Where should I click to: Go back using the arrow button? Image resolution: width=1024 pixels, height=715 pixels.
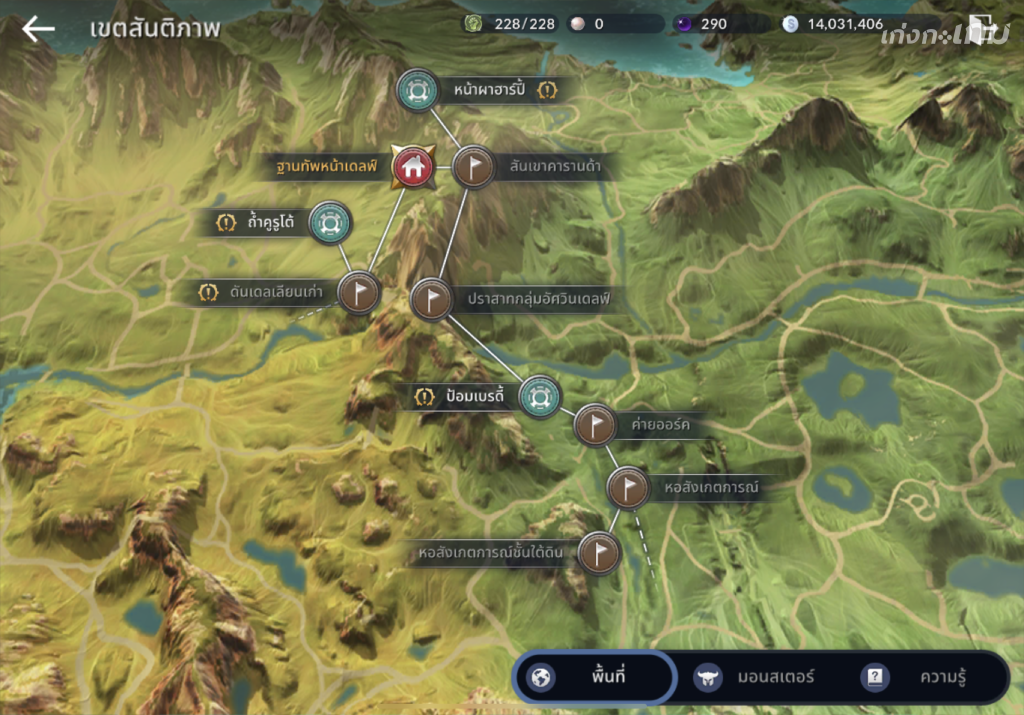tap(39, 29)
